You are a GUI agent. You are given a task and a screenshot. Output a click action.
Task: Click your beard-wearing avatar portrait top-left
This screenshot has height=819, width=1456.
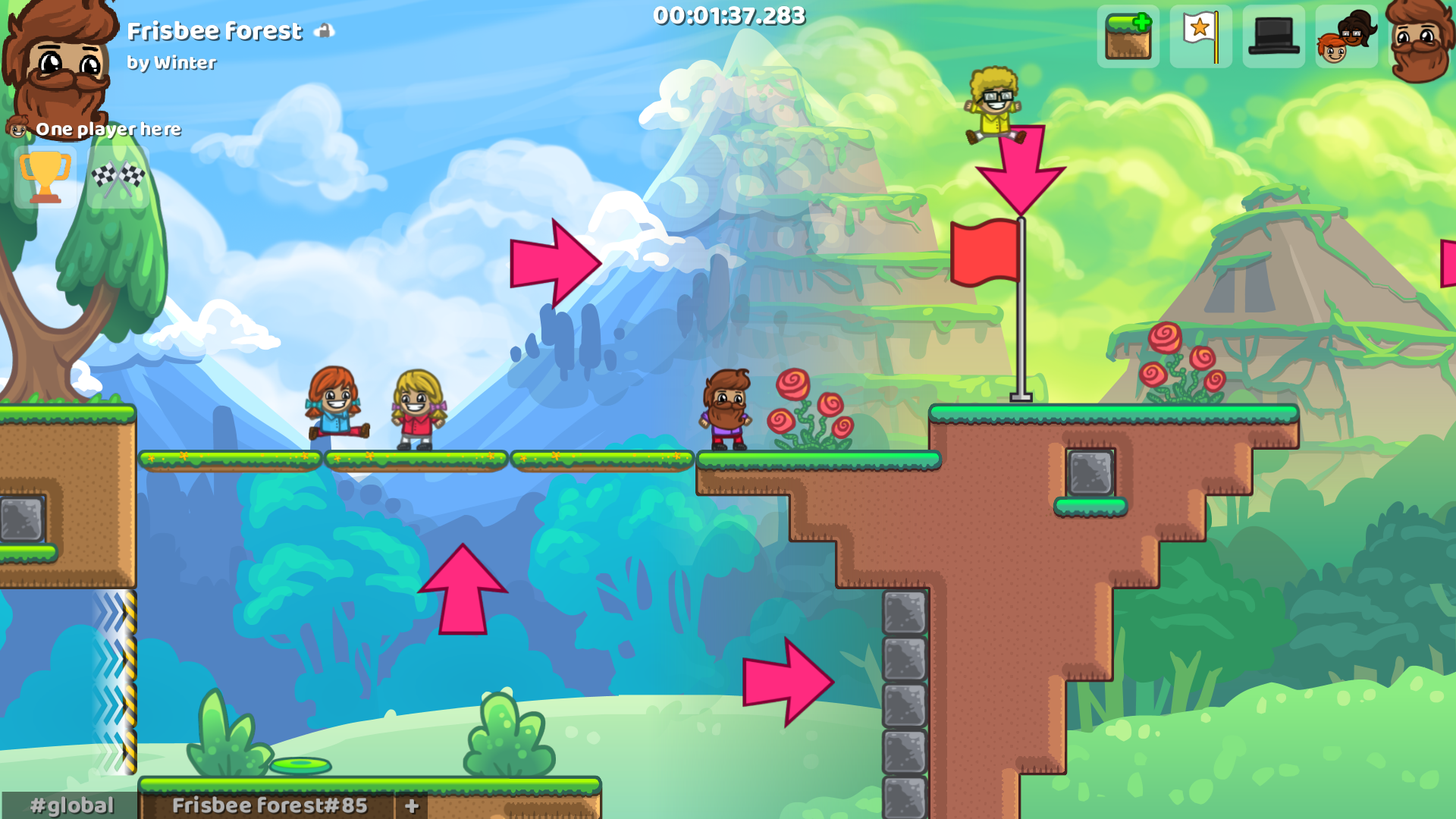[57, 61]
